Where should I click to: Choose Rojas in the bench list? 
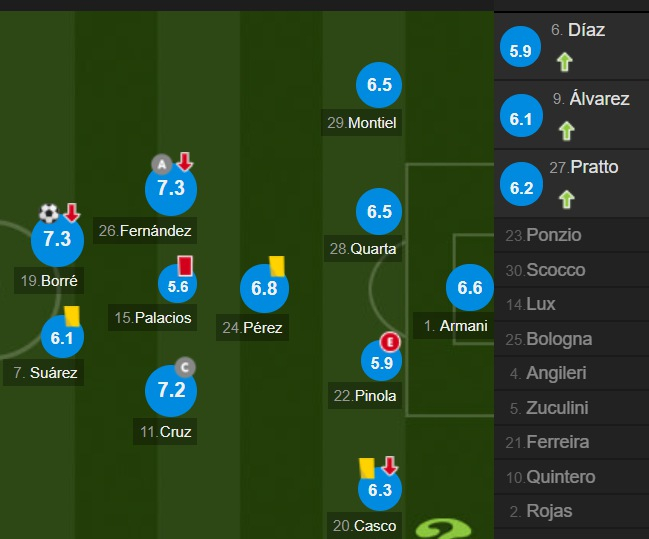click(x=571, y=511)
